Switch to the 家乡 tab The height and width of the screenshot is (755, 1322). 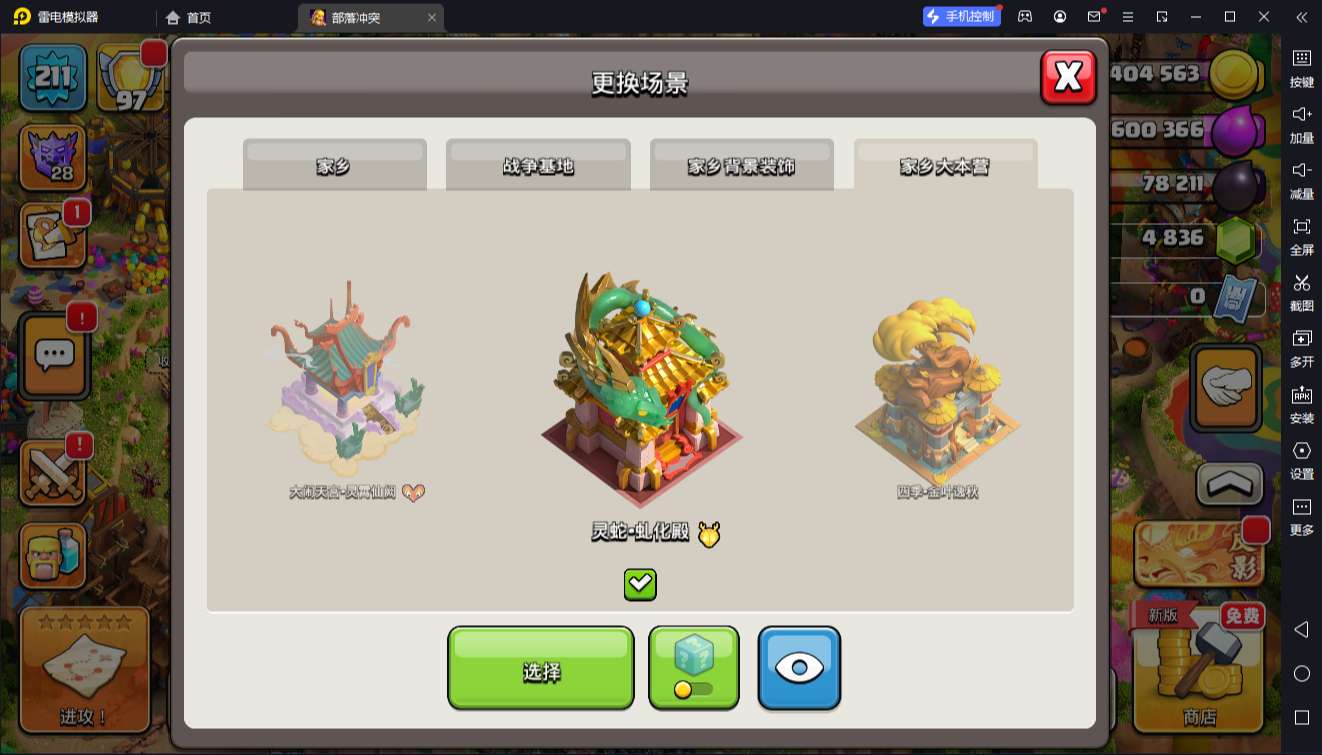[x=334, y=165]
